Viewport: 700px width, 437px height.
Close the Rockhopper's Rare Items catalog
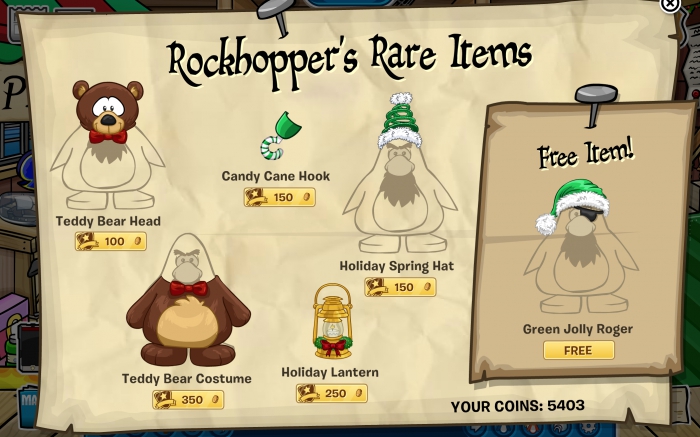(670, 5)
